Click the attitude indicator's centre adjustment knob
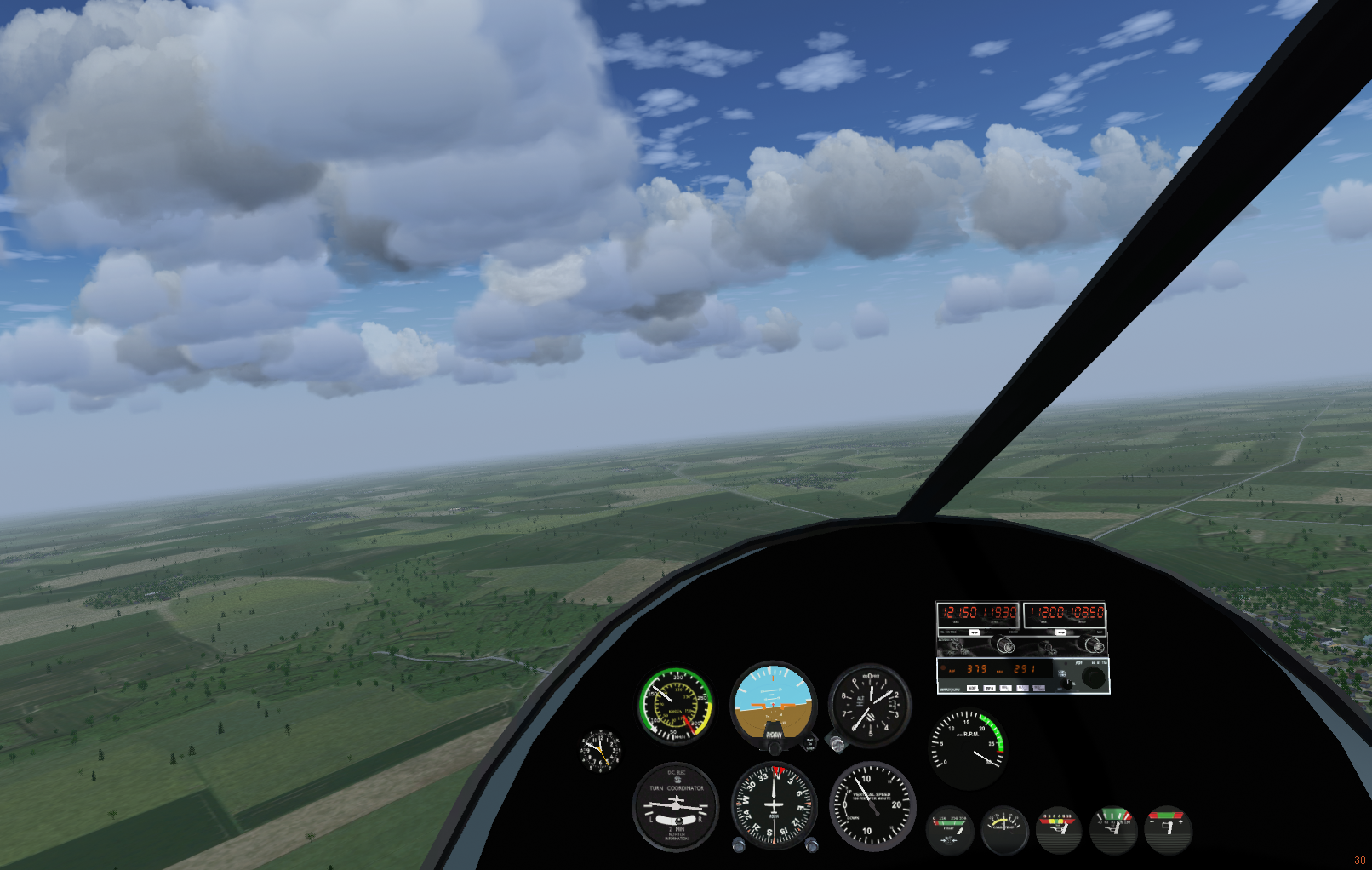Viewport: 1372px width, 870px height. [x=775, y=747]
